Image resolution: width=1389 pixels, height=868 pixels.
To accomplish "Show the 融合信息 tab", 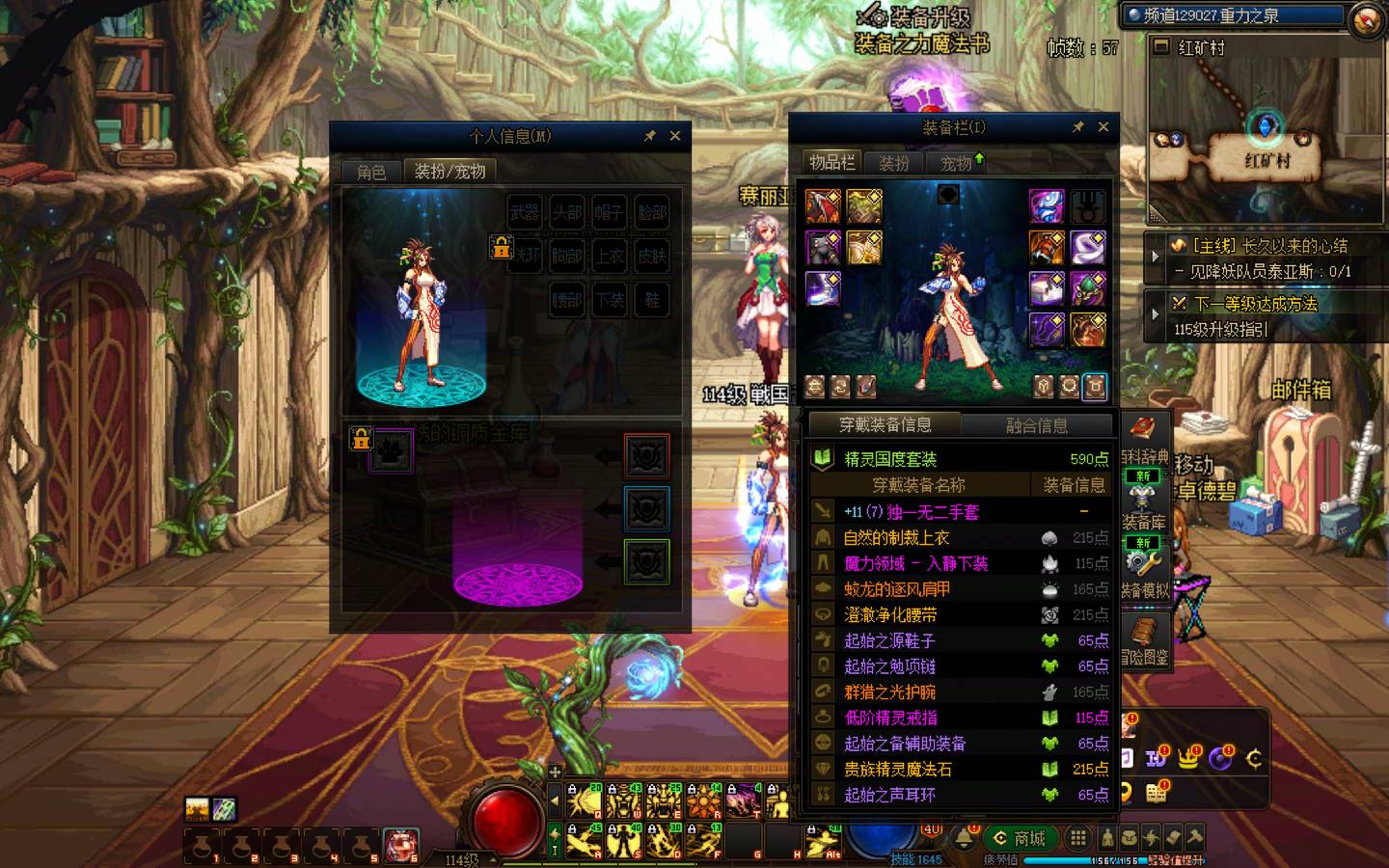I will click(1037, 425).
